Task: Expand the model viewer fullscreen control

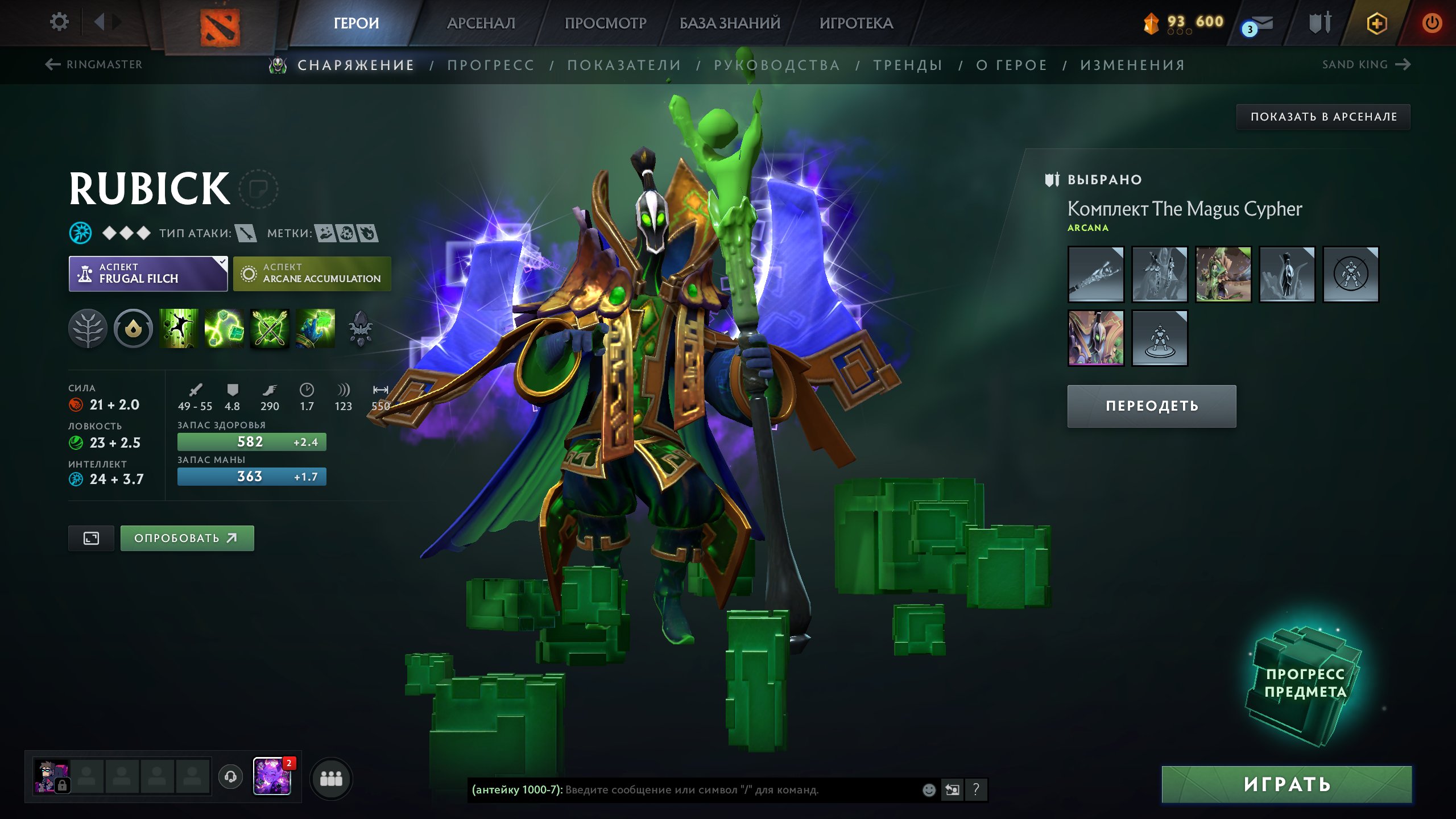Action: click(91, 537)
